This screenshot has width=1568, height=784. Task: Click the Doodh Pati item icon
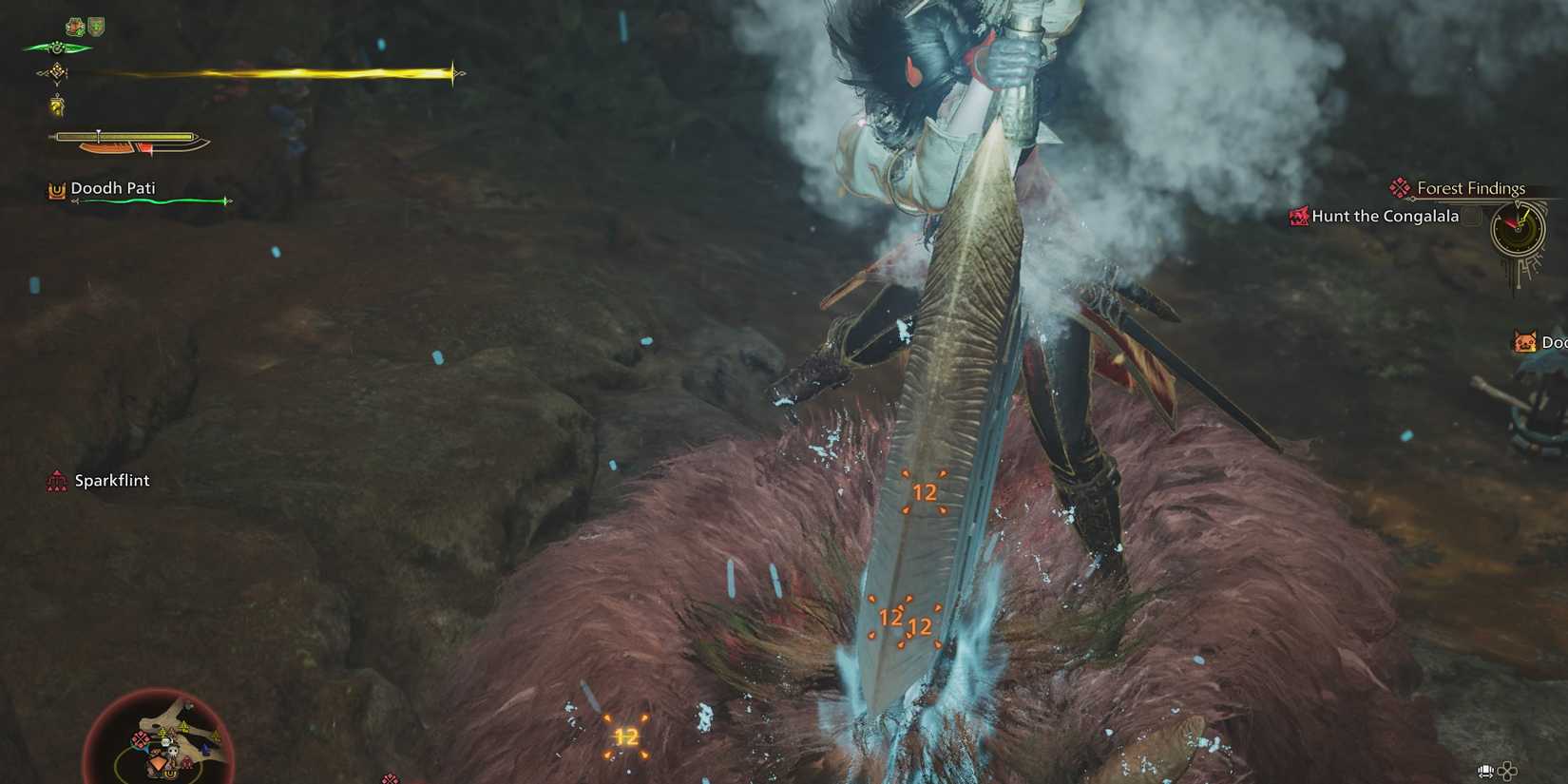pyautogui.click(x=54, y=188)
